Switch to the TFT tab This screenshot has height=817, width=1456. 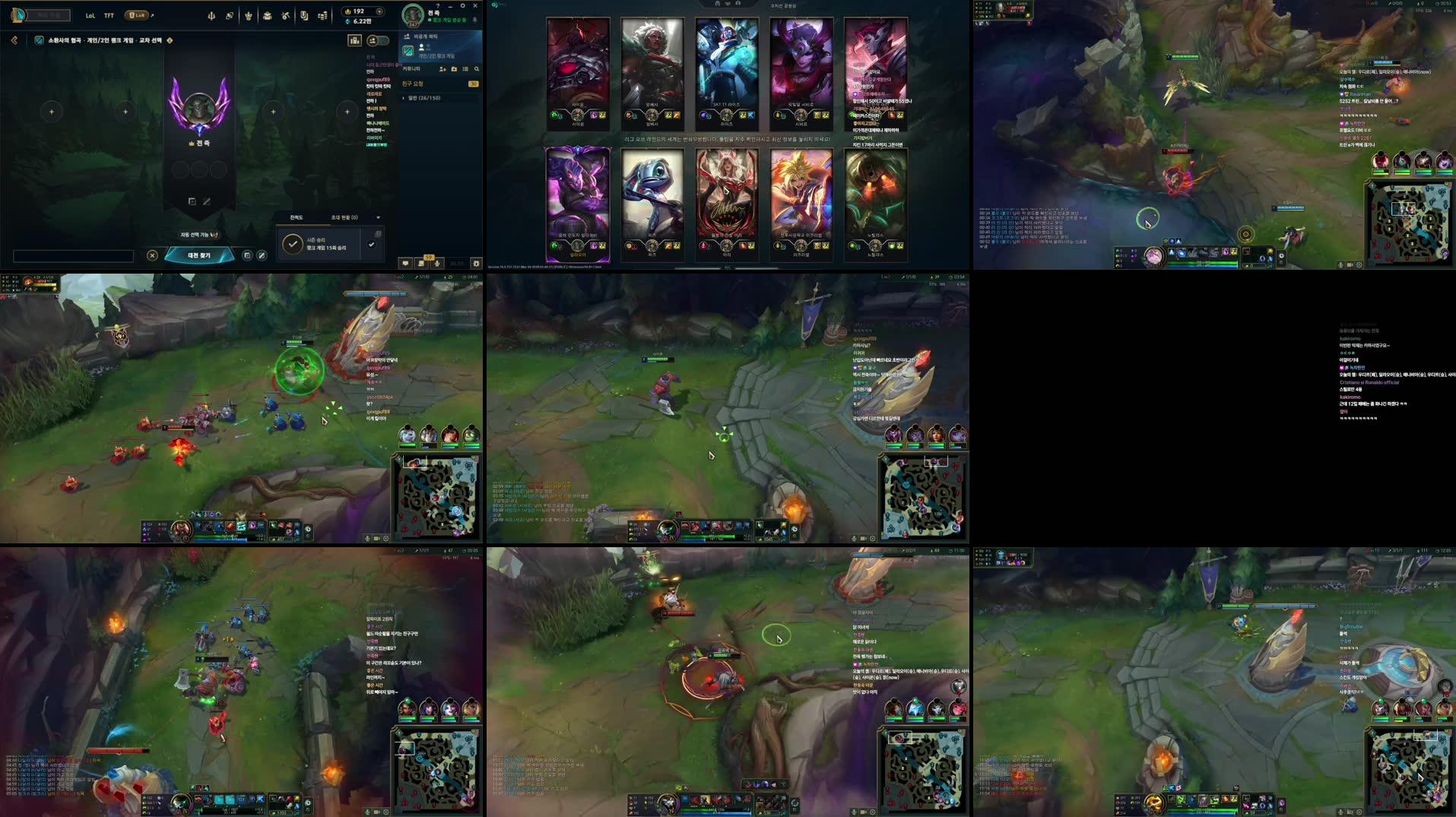[109, 14]
